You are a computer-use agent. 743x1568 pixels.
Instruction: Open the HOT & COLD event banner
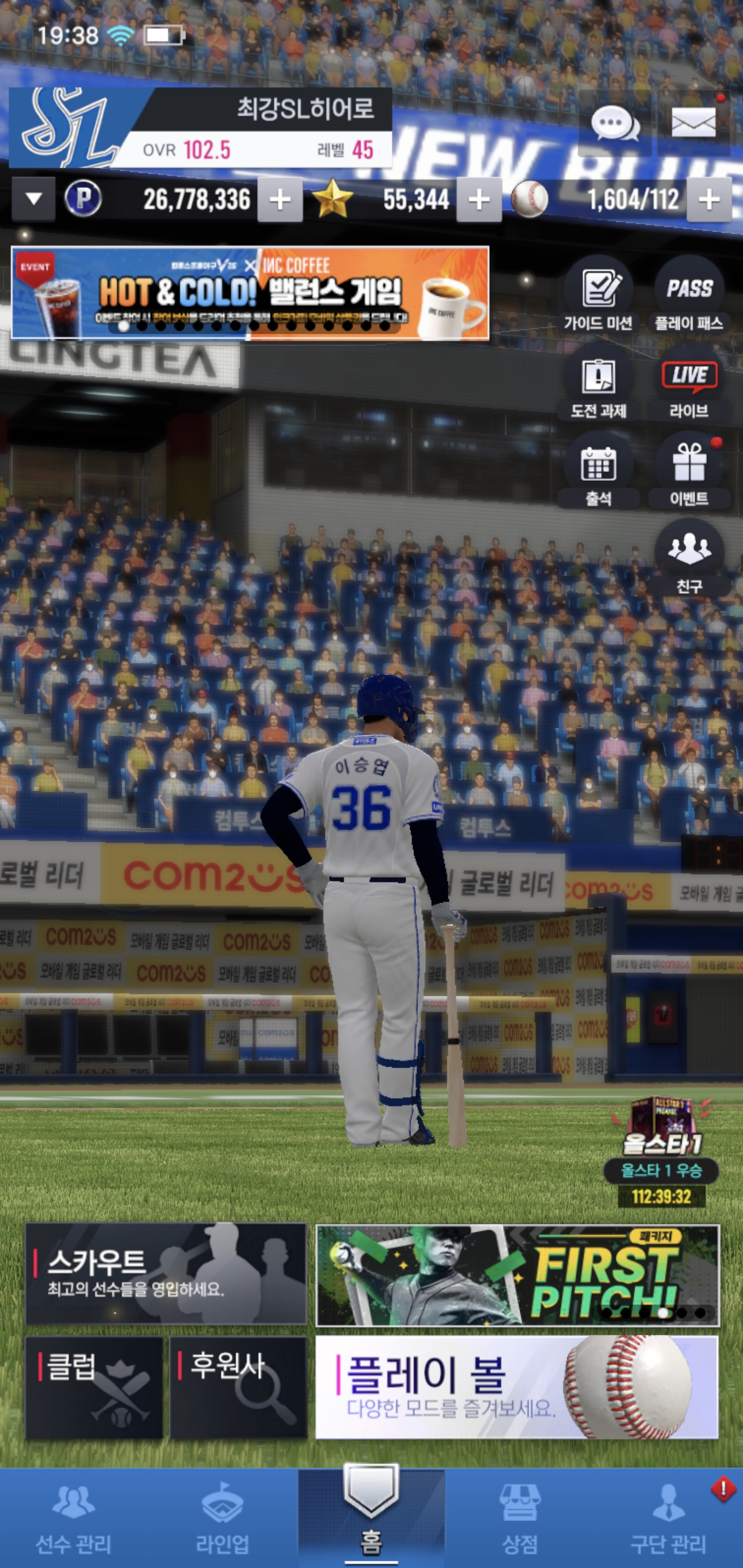250,293
